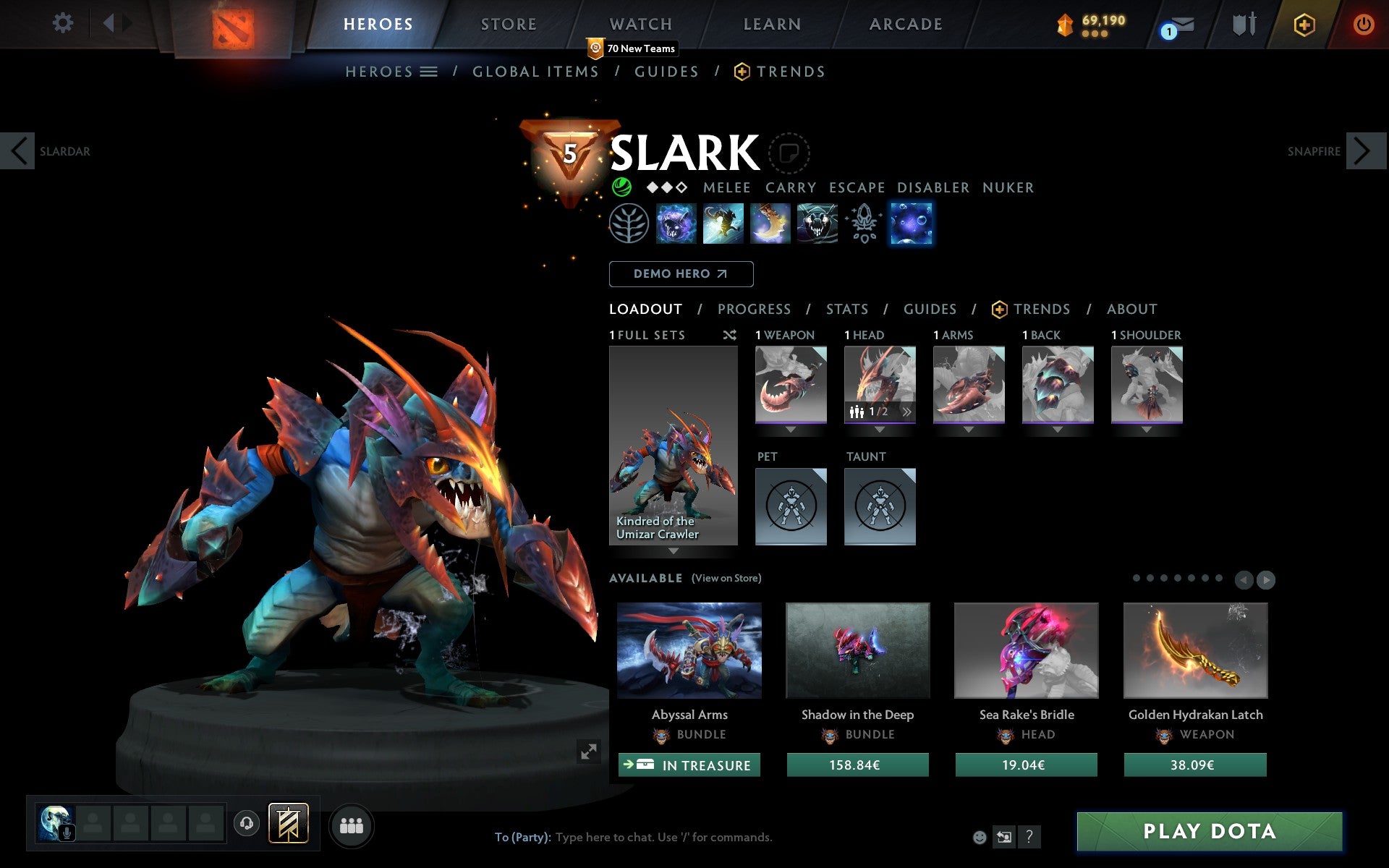
Task: Click the innate talent tree icon
Action: [x=629, y=224]
